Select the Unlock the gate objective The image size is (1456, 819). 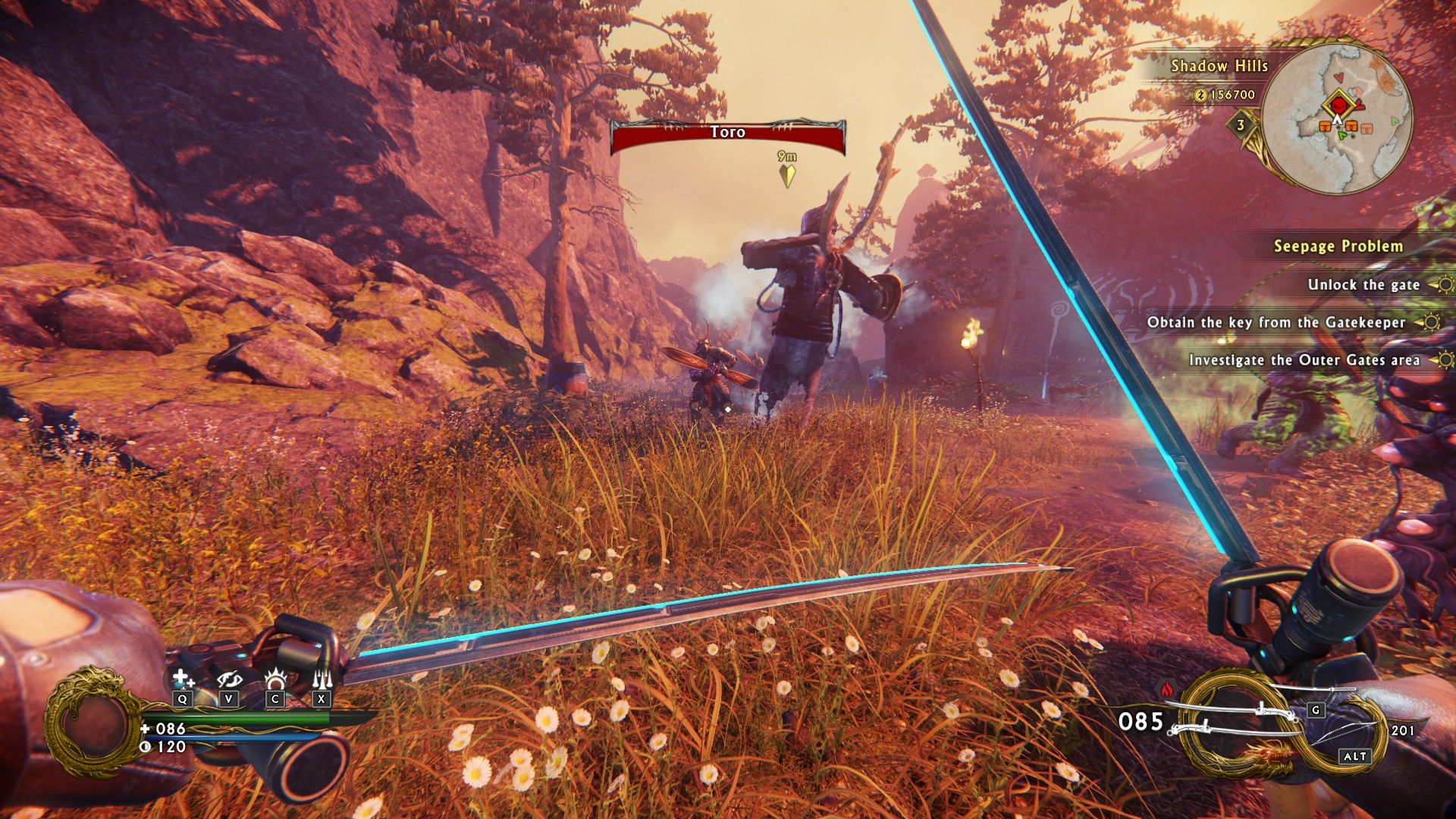pyautogui.click(x=1363, y=284)
